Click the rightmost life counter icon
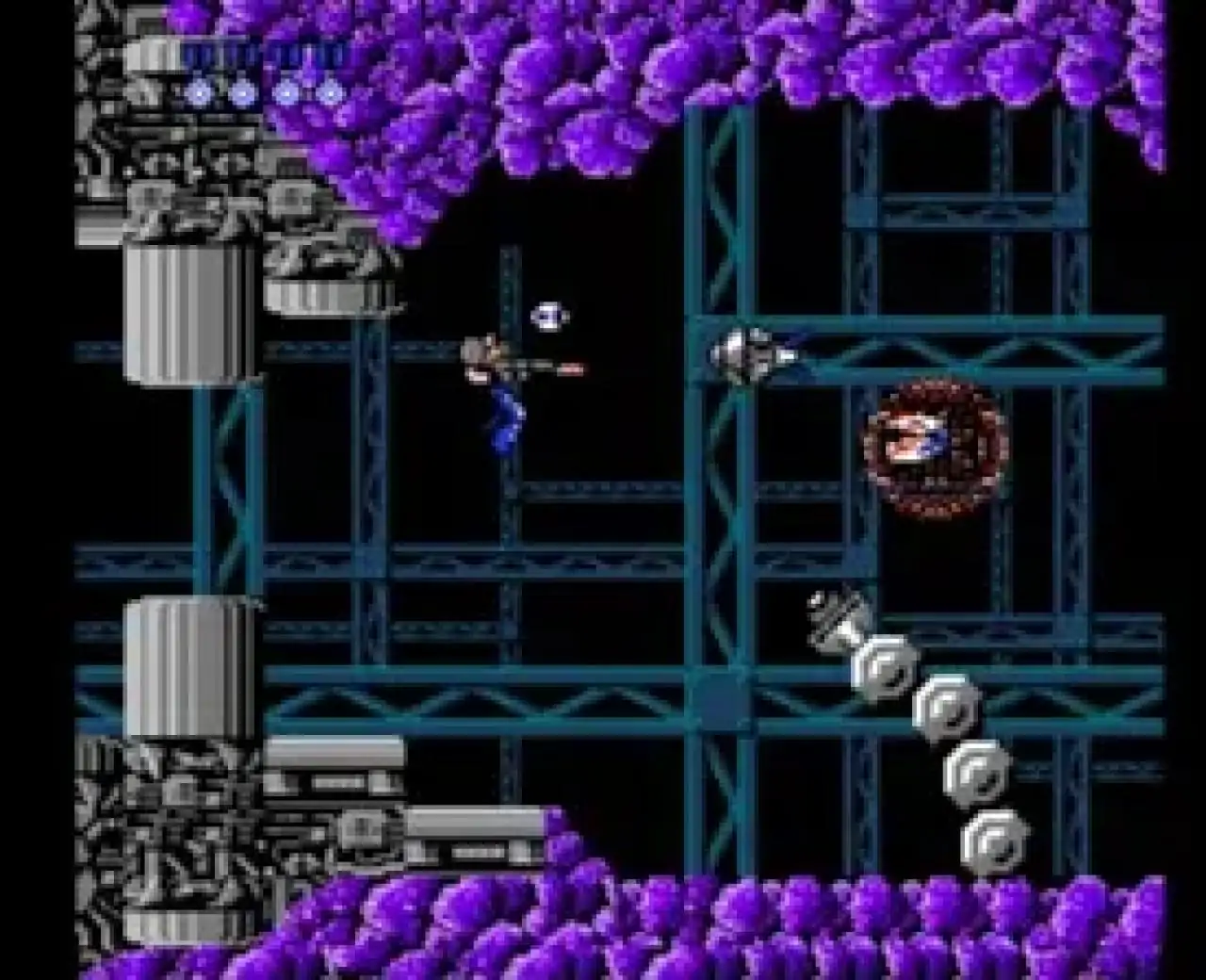This screenshot has width=1206, height=980. [328, 92]
